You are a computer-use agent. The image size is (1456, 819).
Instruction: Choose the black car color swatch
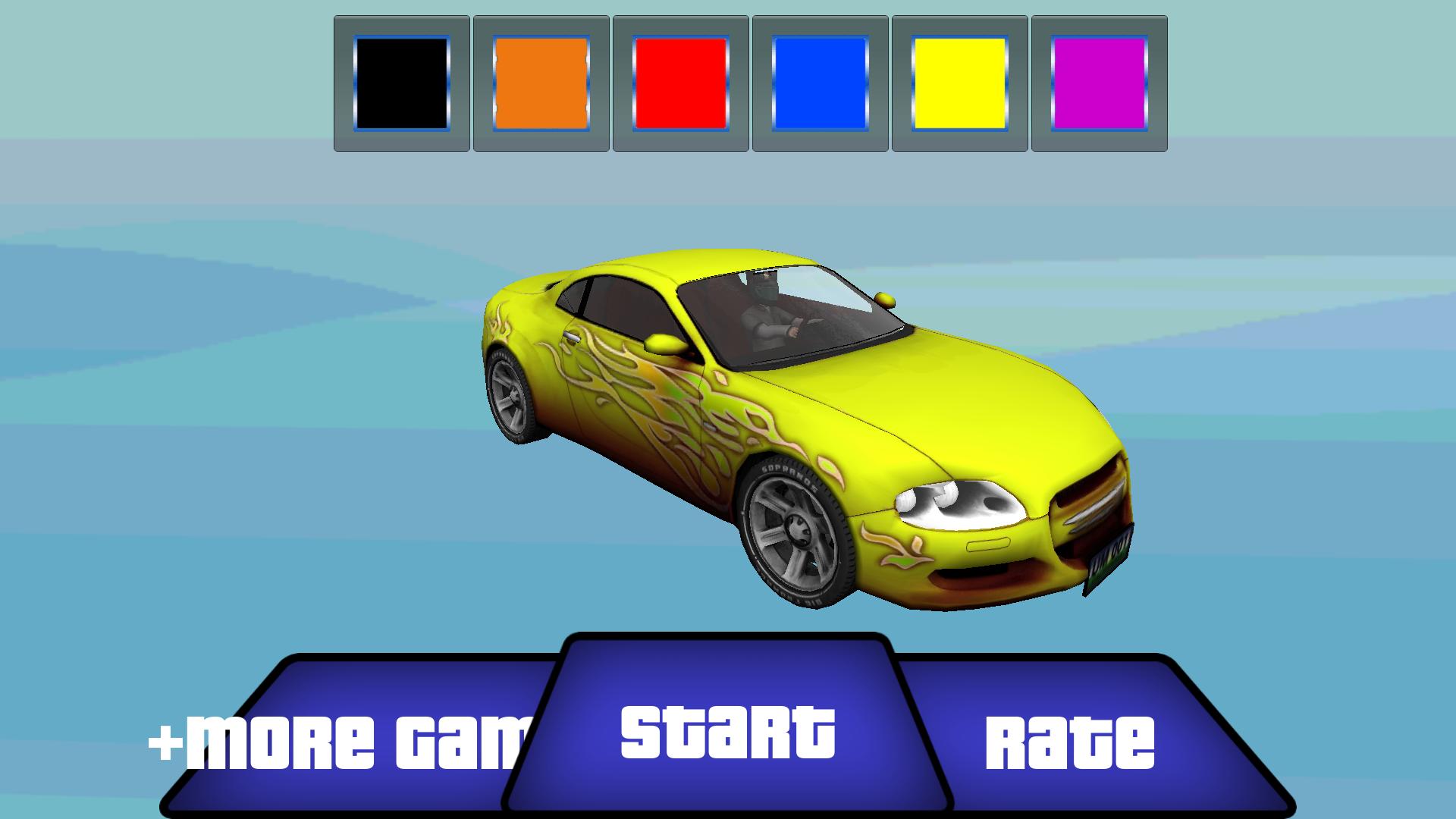401,83
